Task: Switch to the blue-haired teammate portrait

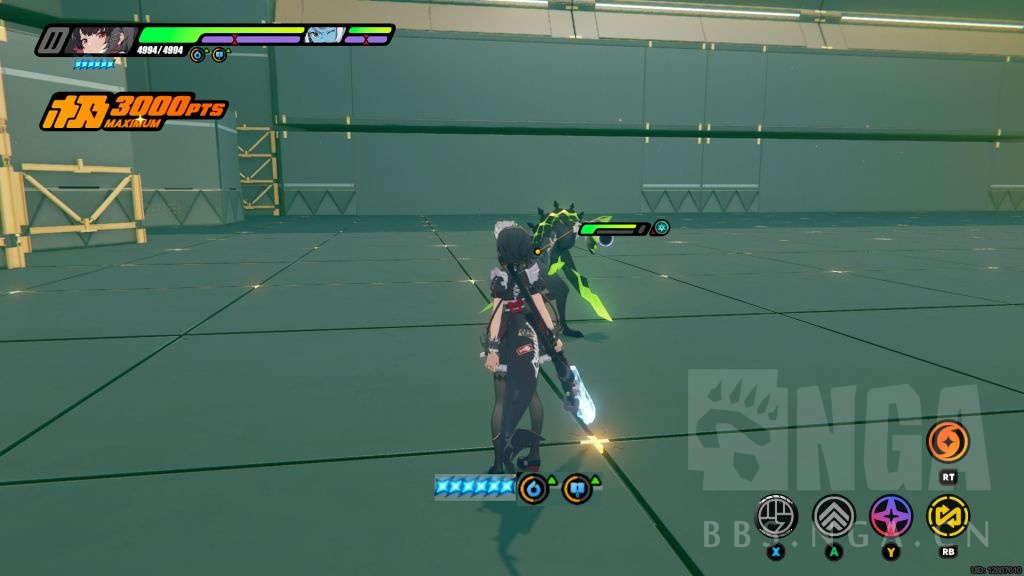Action: tap(323, 37)
